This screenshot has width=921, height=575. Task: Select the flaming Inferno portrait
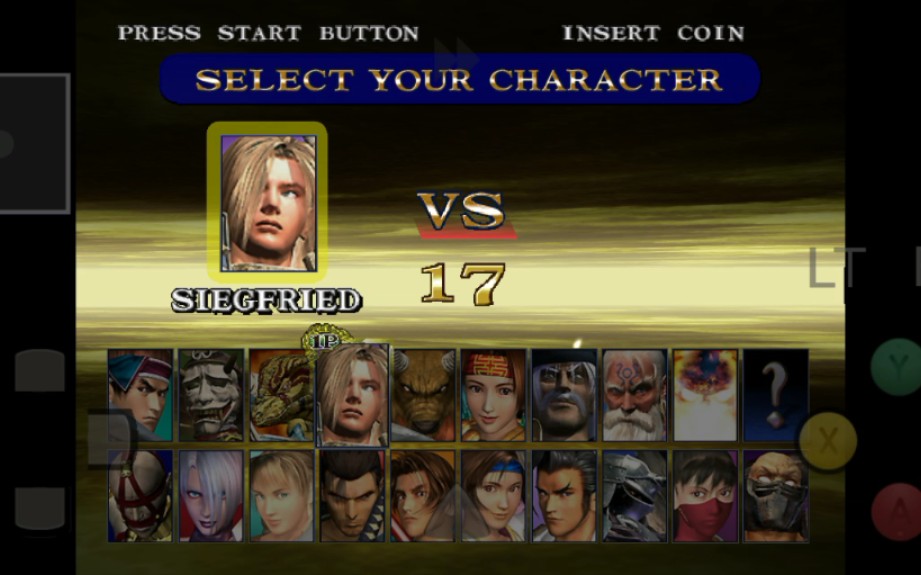pos(705,395)
